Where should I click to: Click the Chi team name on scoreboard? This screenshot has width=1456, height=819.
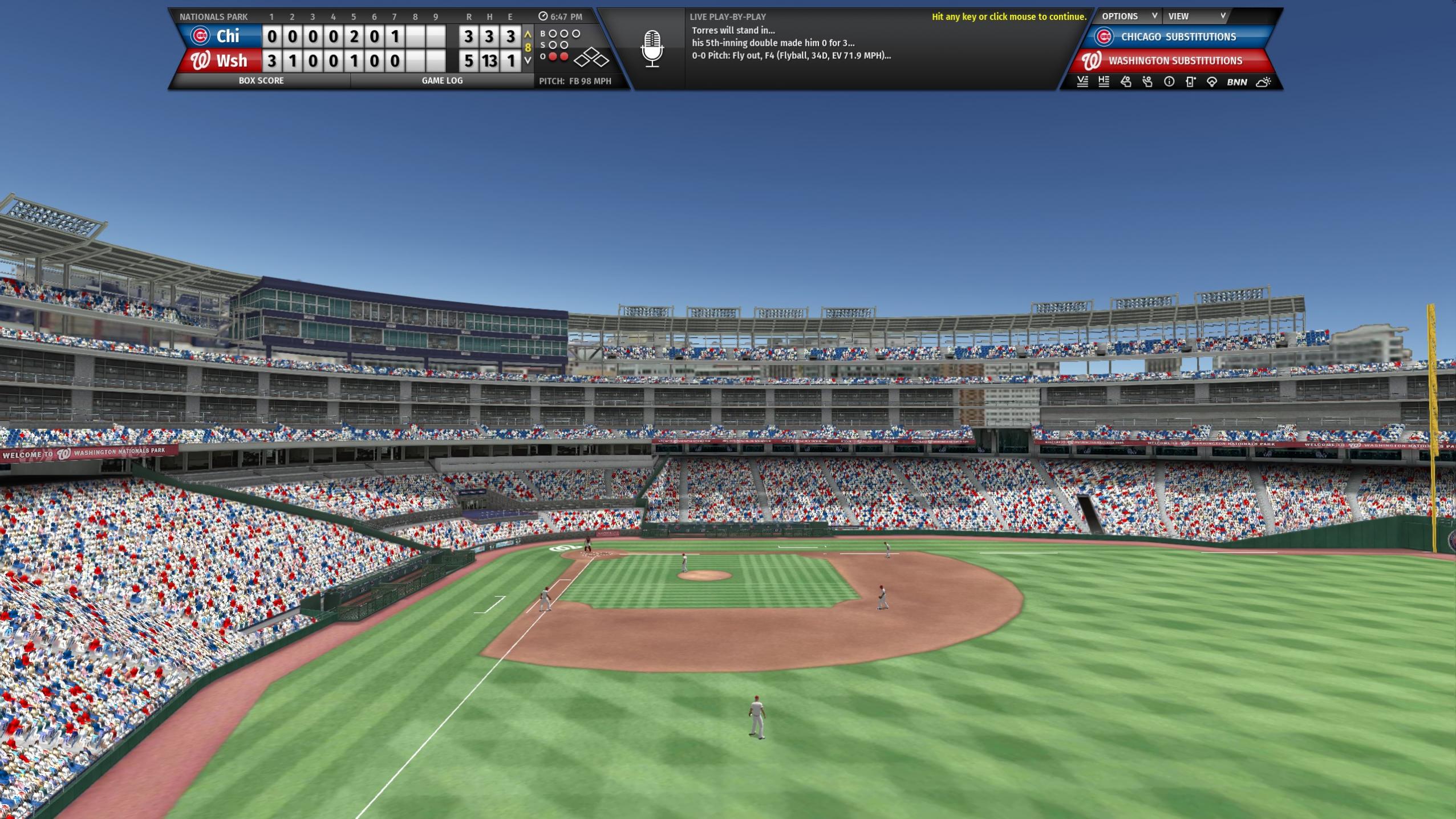[227, 37]
